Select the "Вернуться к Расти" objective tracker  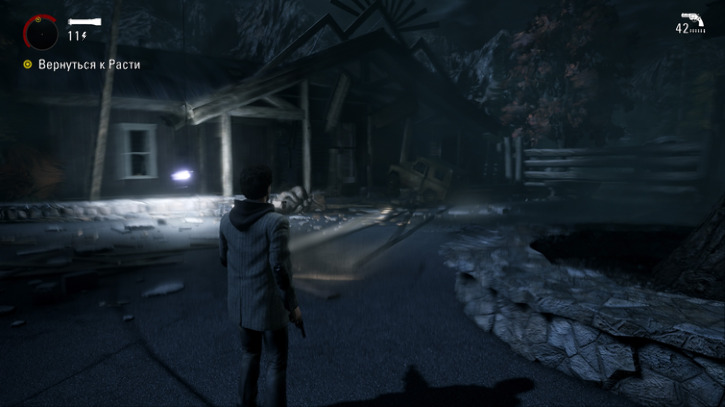(83, 65)
